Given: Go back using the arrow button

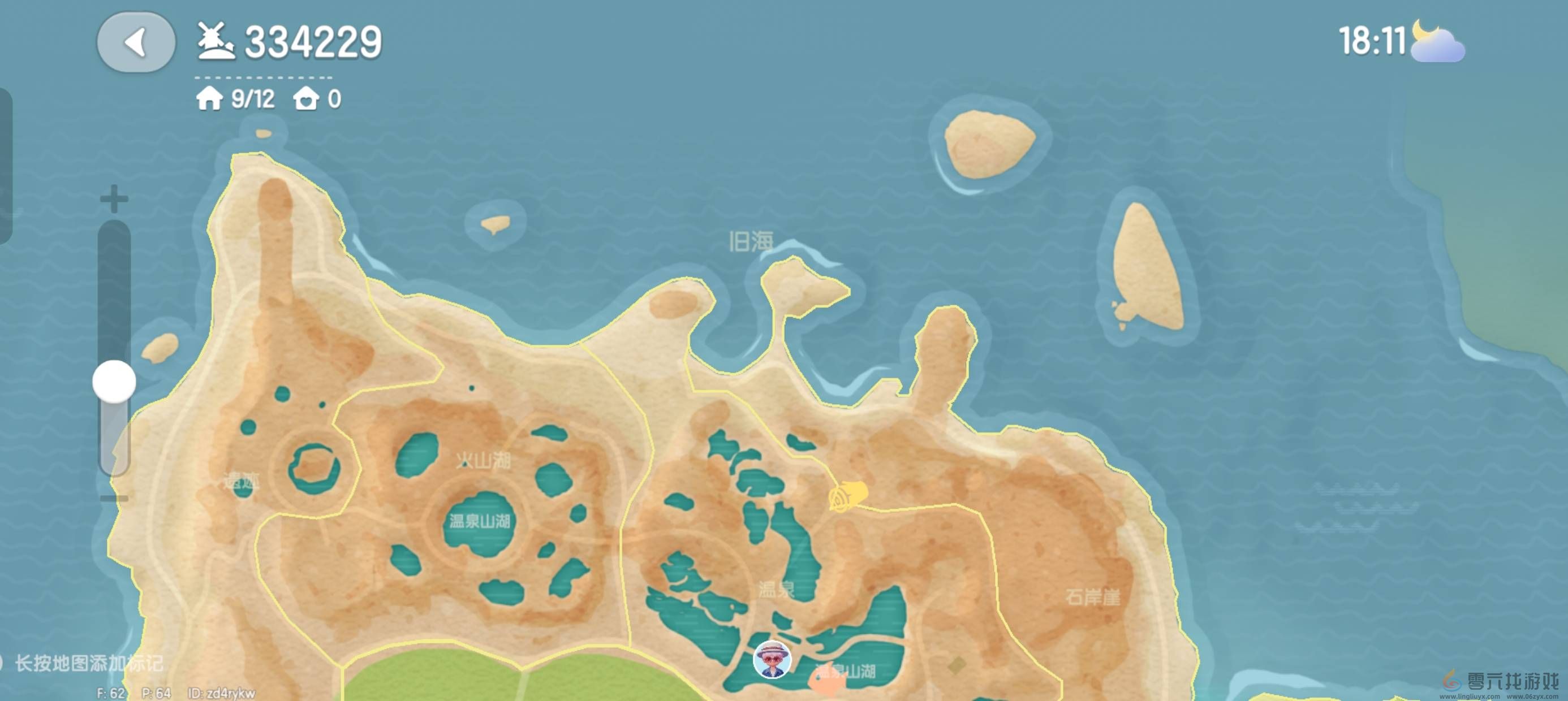Looking at the screenshot, I should click(136, 42).
